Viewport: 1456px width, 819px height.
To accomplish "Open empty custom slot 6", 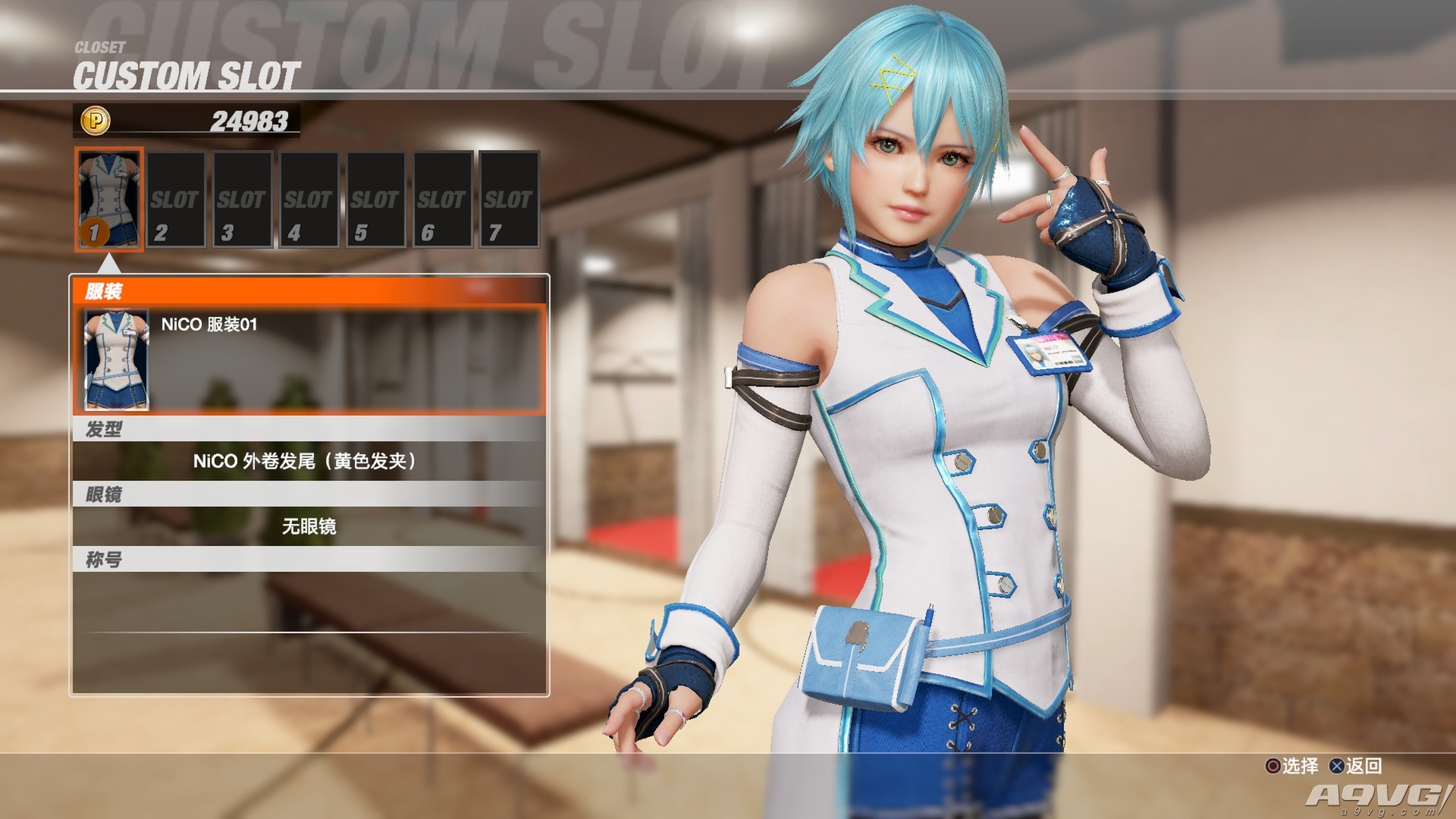I will tap(442, 199).
